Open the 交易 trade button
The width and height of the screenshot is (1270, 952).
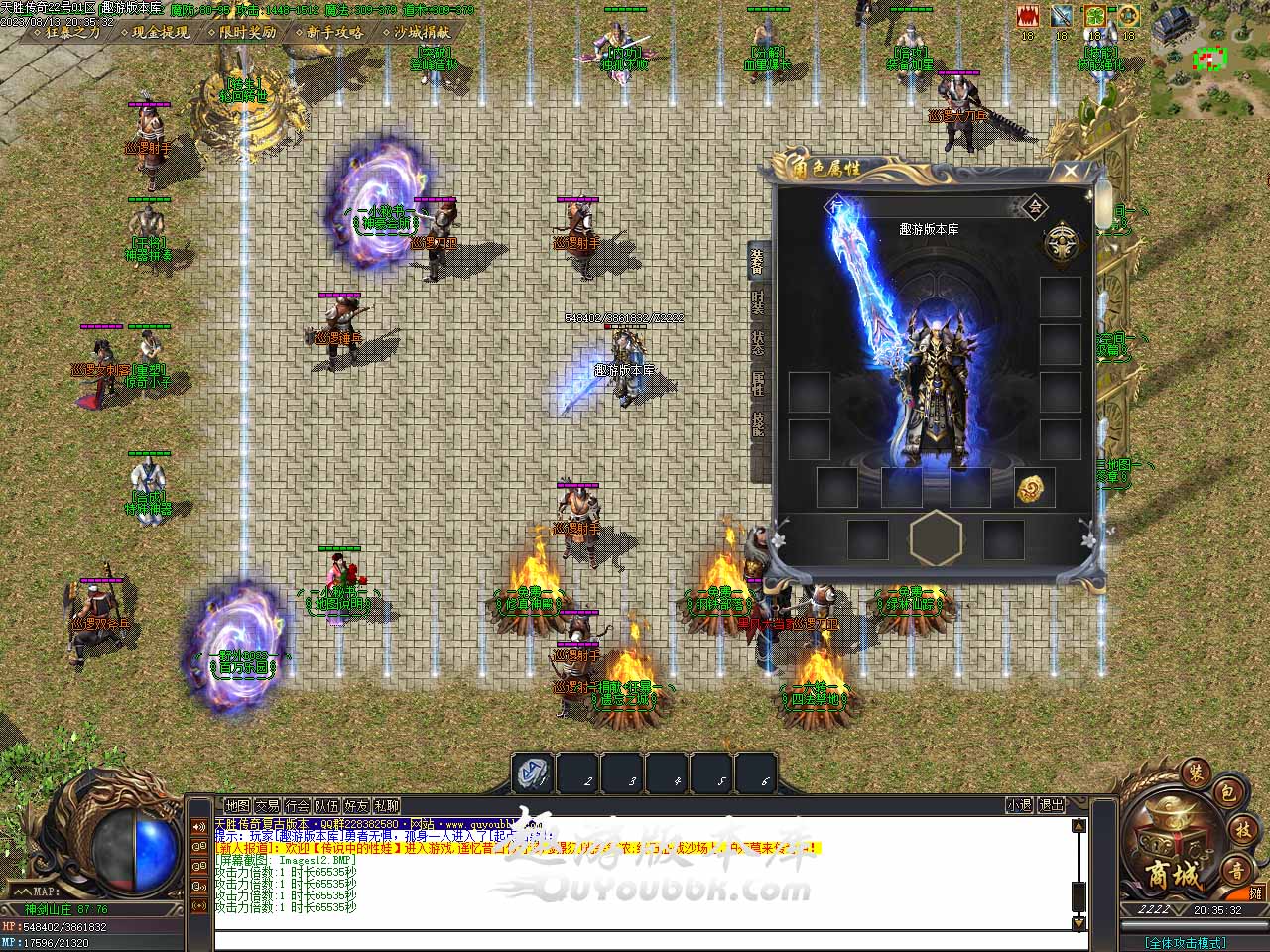tap(267, 806)
